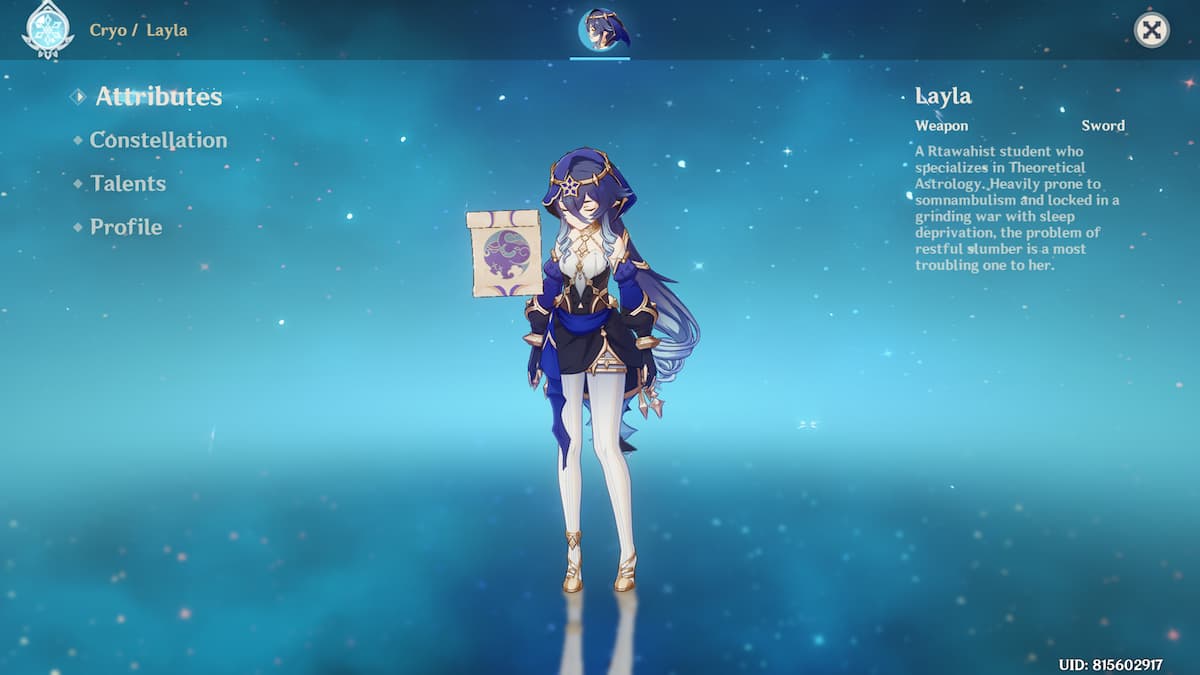
Task: Select Layla's portrait avatar at top
Action: (600, 30)
